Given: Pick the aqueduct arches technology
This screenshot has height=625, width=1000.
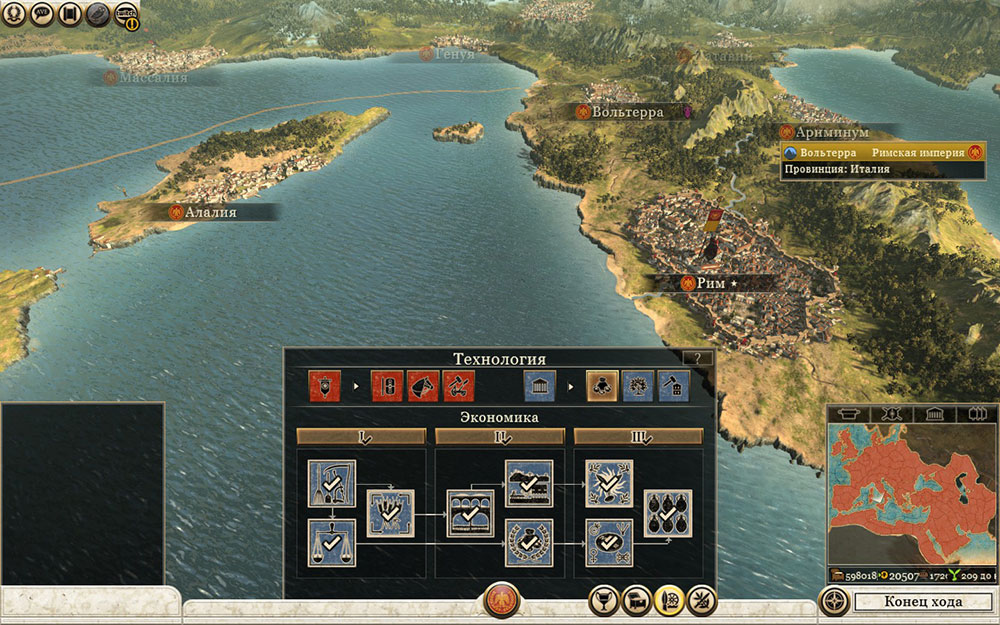Looking at the screenshot, I should [471, 512].
